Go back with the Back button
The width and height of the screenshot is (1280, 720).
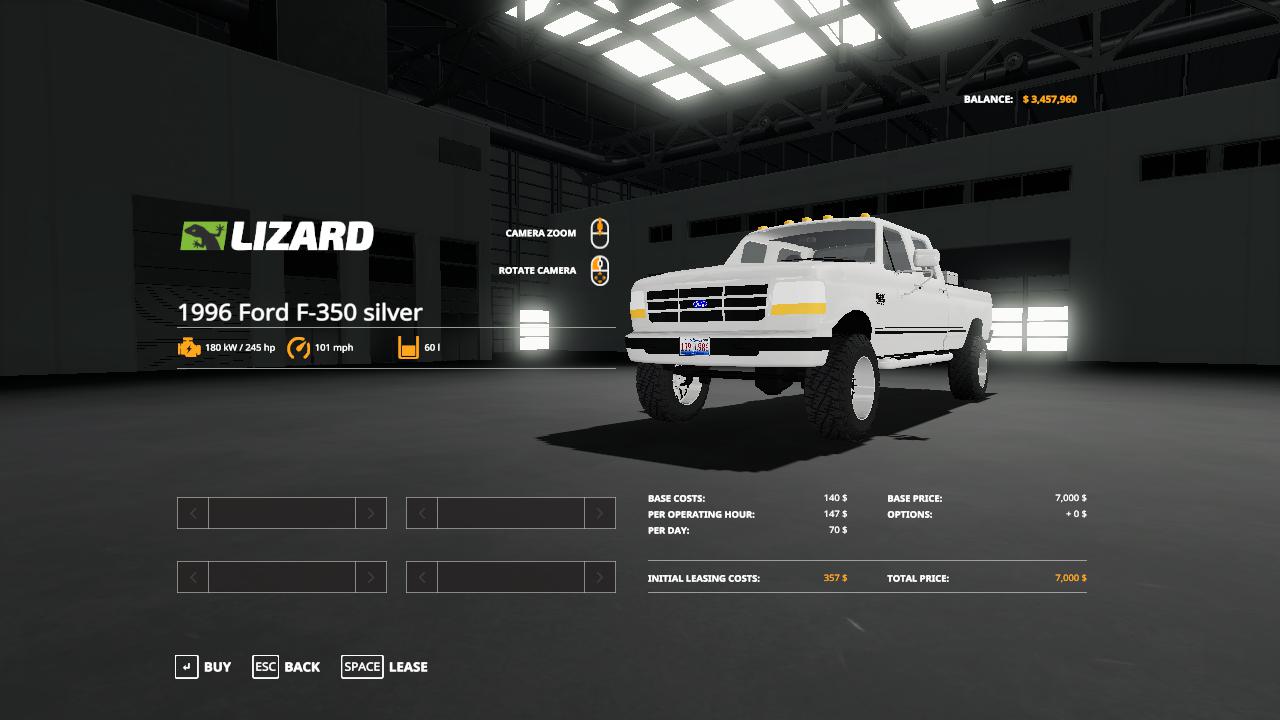click(x=287, y=667)
